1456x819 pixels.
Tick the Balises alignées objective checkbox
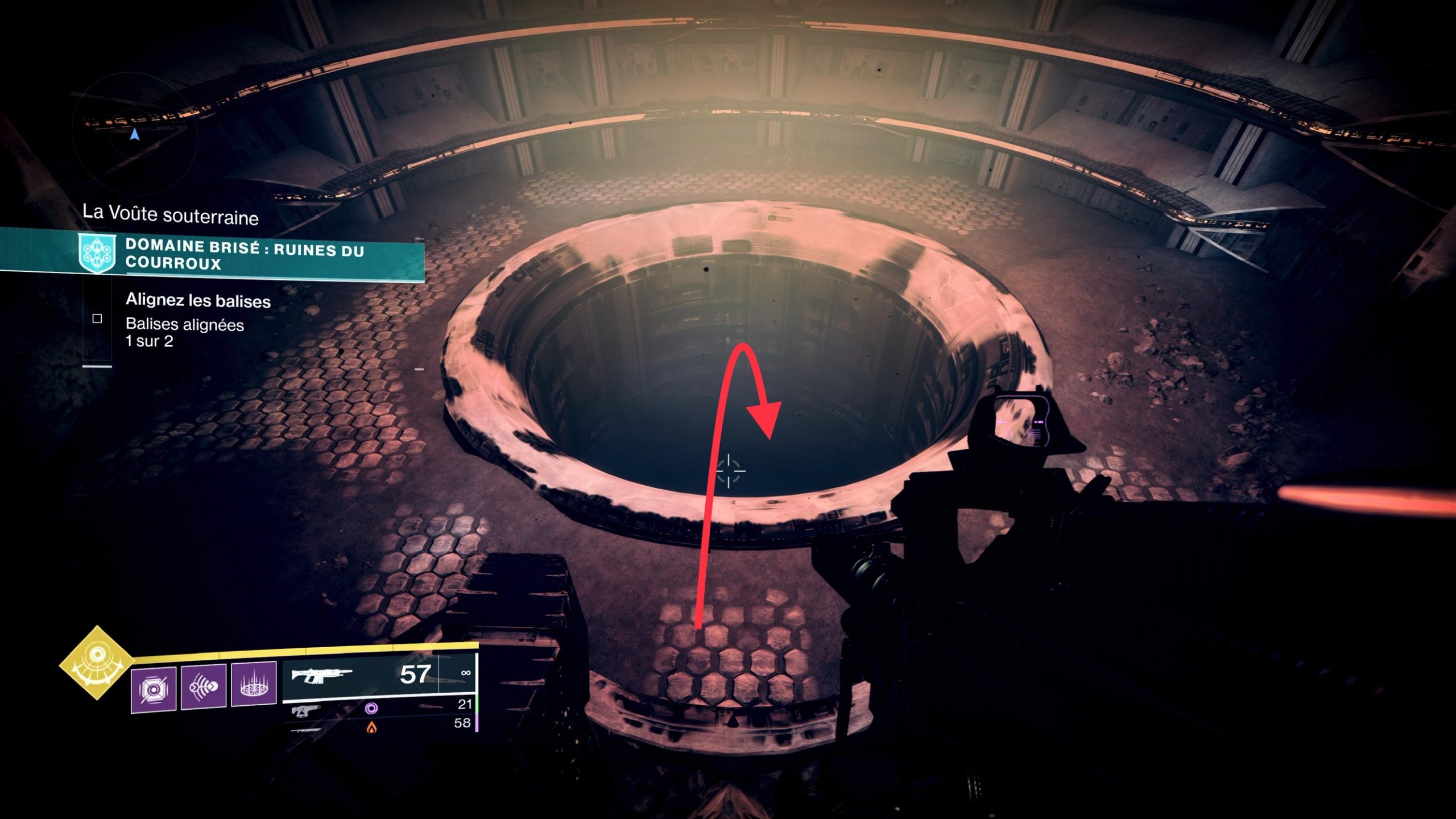point(97,318)
